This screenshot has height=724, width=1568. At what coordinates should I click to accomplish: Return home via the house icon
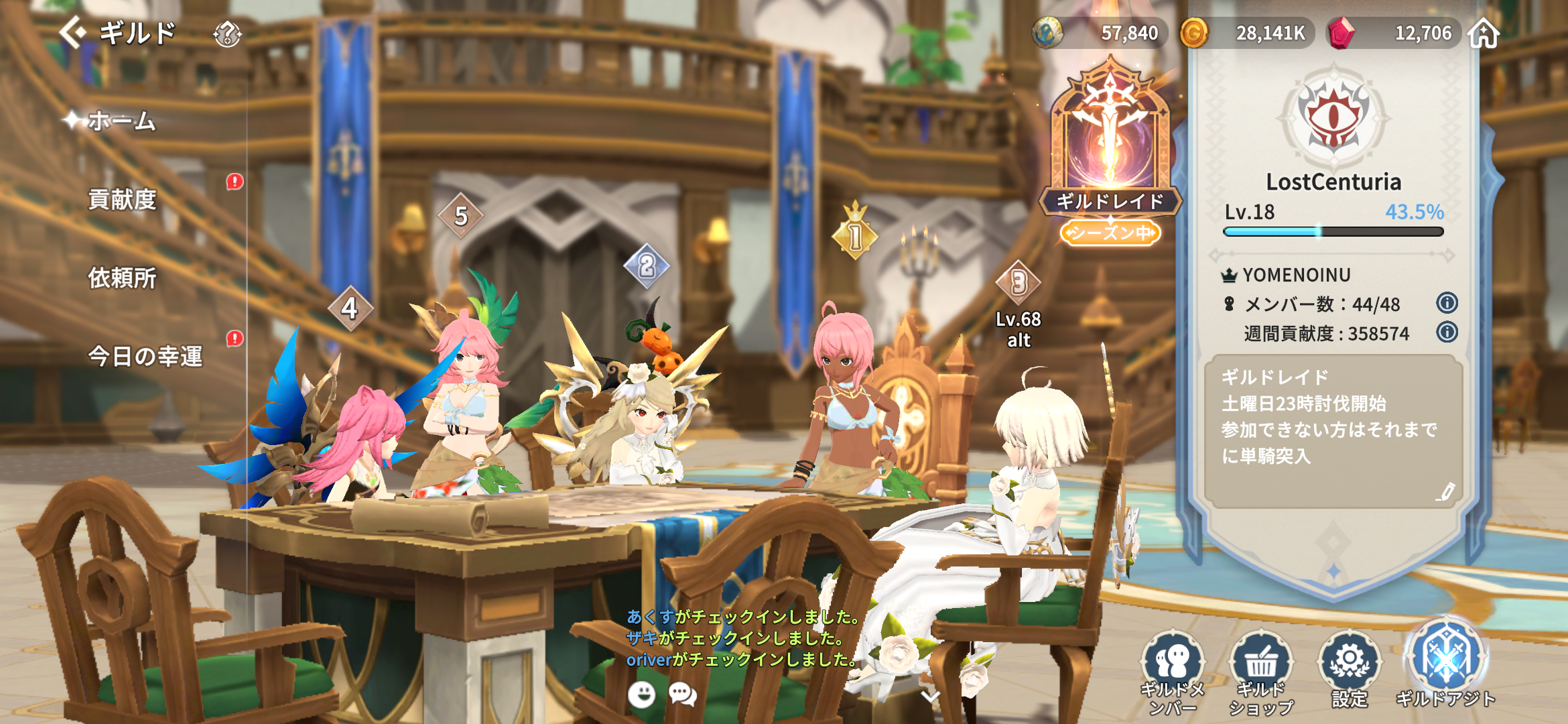(1484, 33)
